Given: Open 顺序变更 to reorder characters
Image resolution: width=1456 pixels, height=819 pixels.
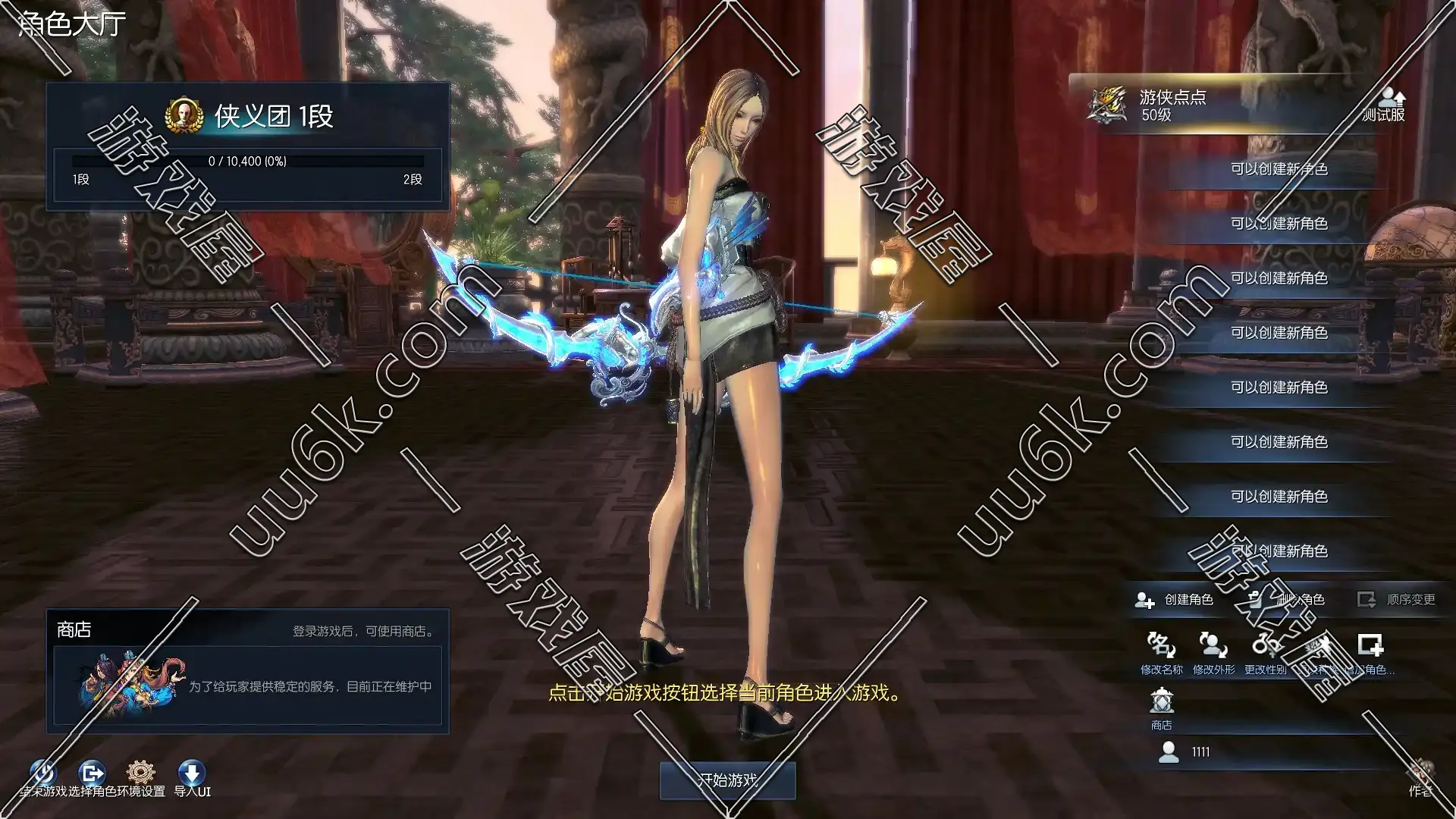Looking at the screenshot, I should [x=1397, y=600].
